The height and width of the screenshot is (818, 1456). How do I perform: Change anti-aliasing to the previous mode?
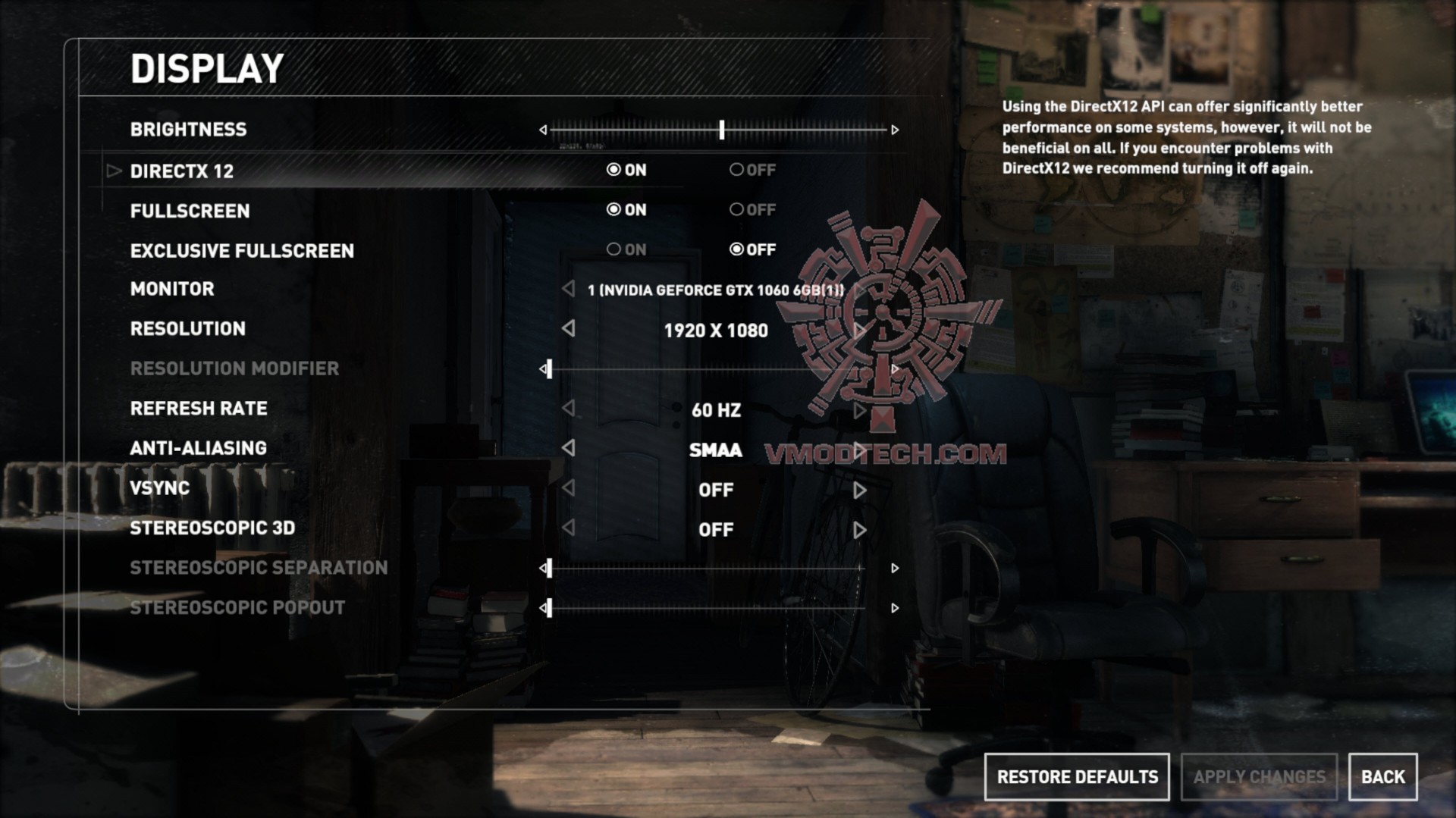[568, 448]
